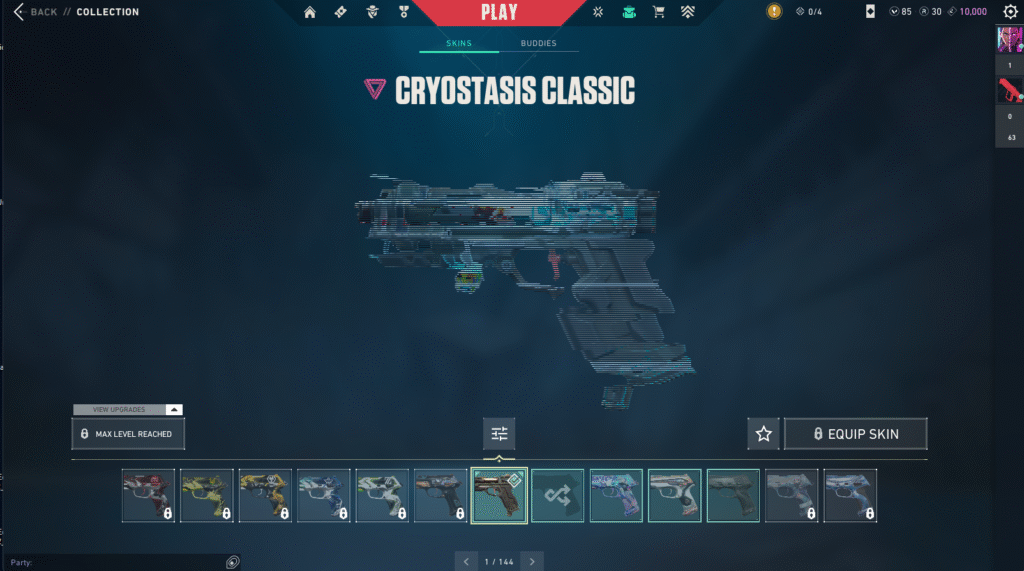Equip the Cryostasis Classic skin
Viewport: 1024px width, 571px height.
coord(856,434)
